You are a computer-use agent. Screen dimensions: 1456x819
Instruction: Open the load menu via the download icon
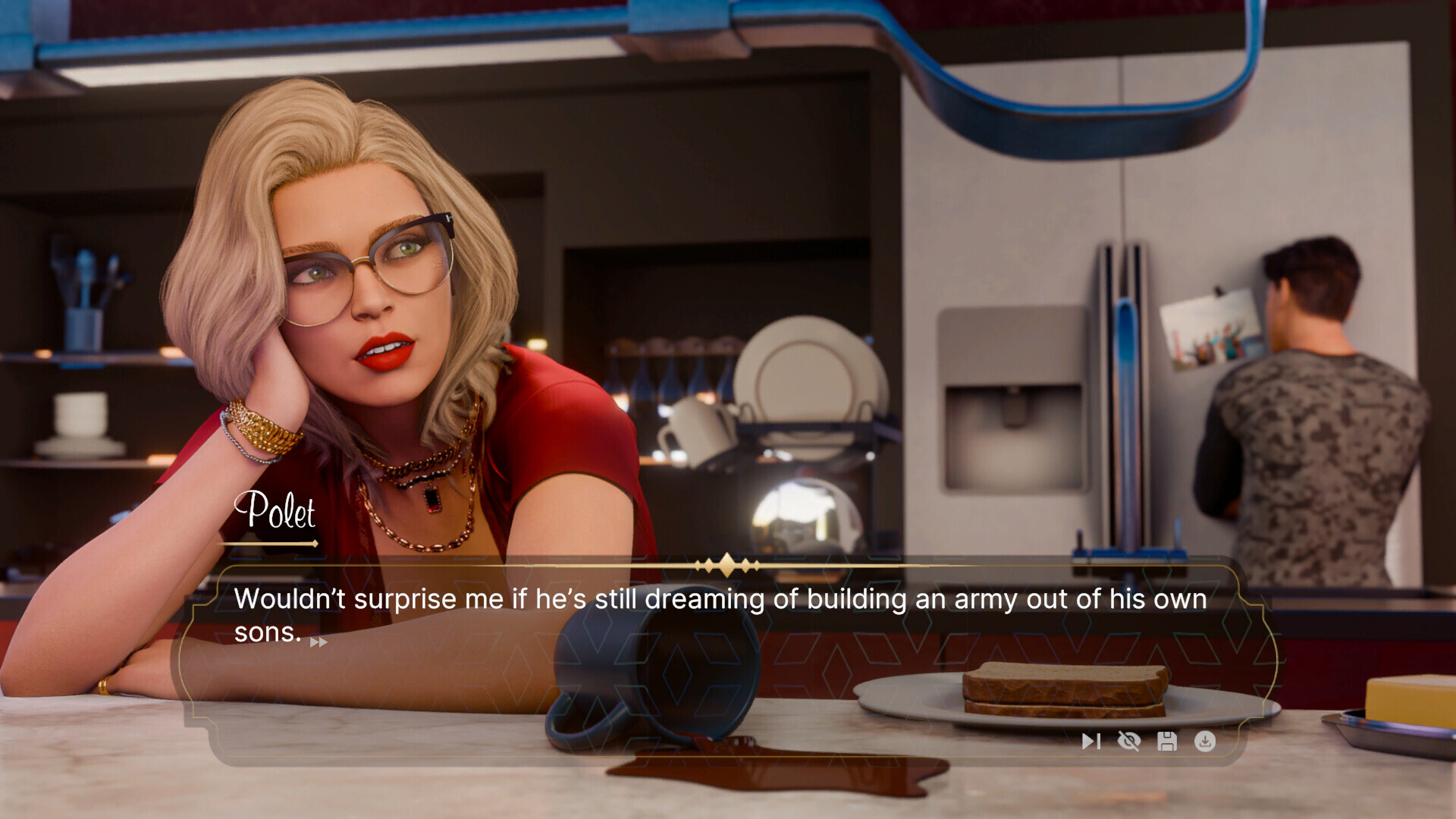(x=1205, y=741)
